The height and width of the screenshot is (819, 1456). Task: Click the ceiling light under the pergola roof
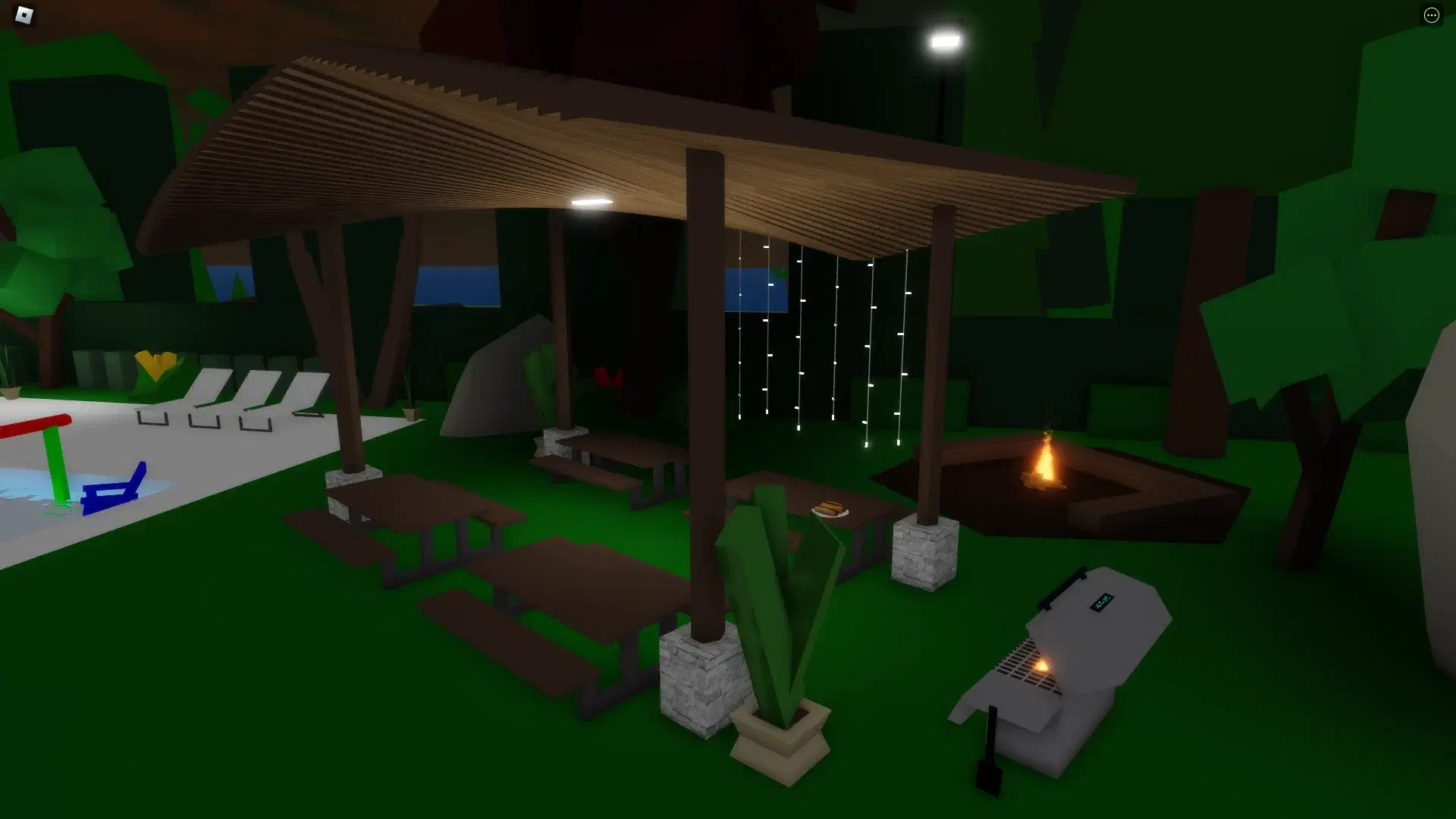[594, 202]
